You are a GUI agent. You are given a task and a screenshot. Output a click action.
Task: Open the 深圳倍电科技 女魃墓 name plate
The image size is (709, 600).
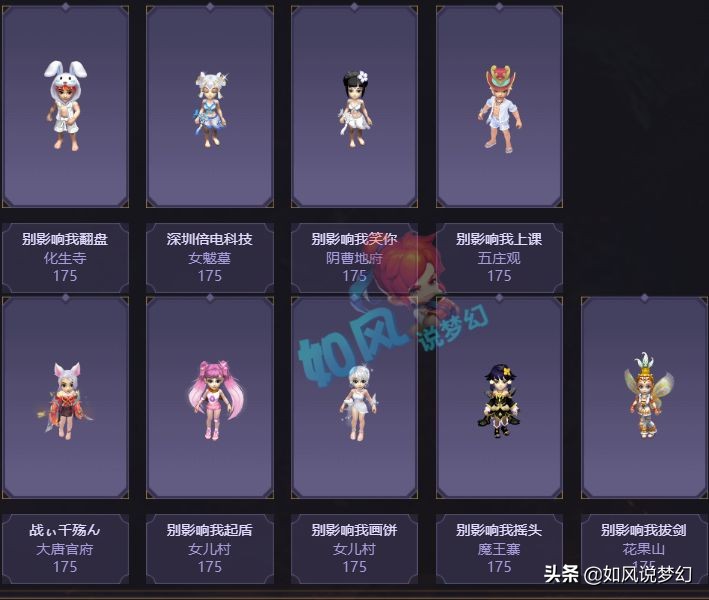click(x=210, y=257)
